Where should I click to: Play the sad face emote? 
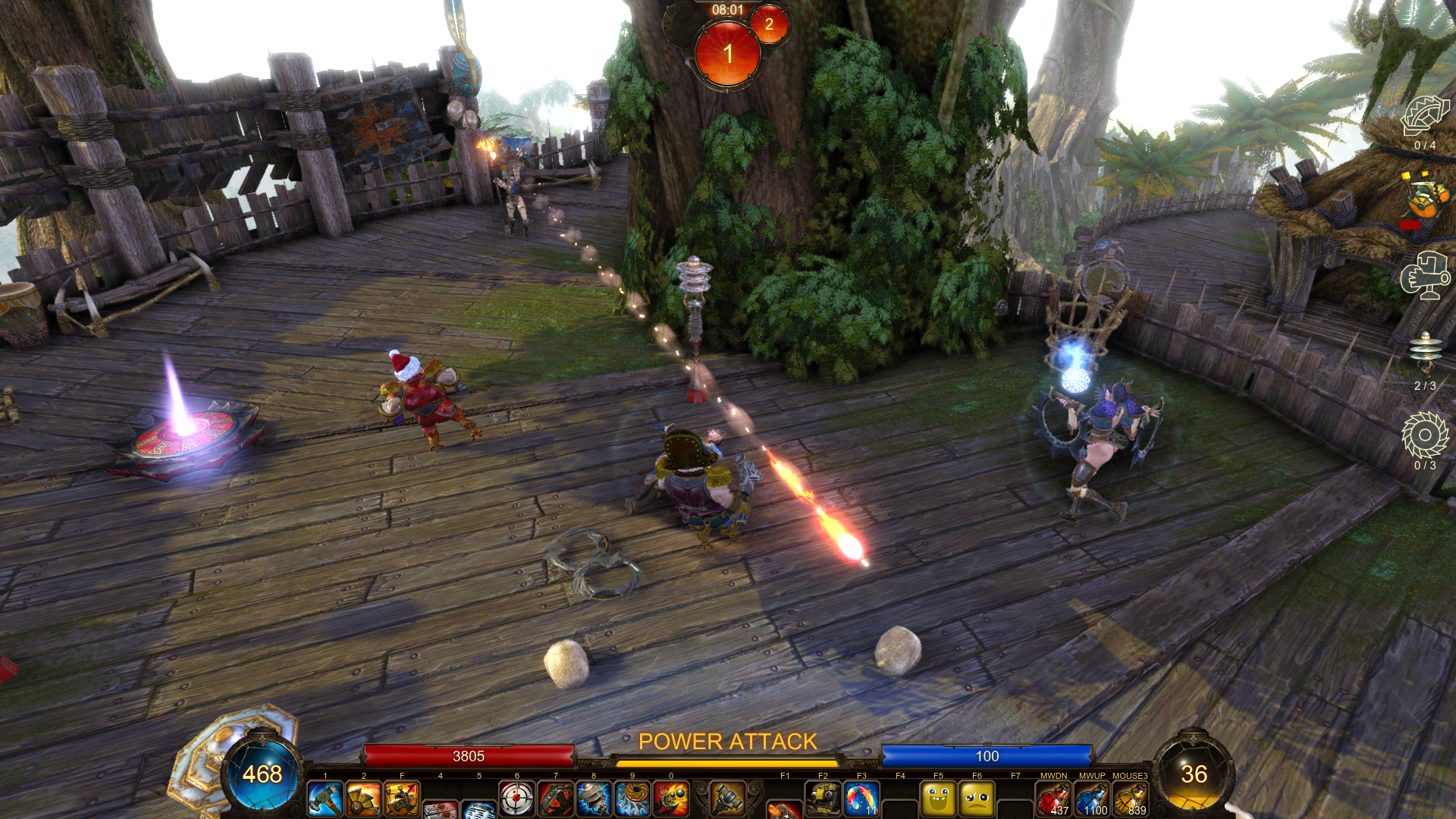(x=977, y=799)
